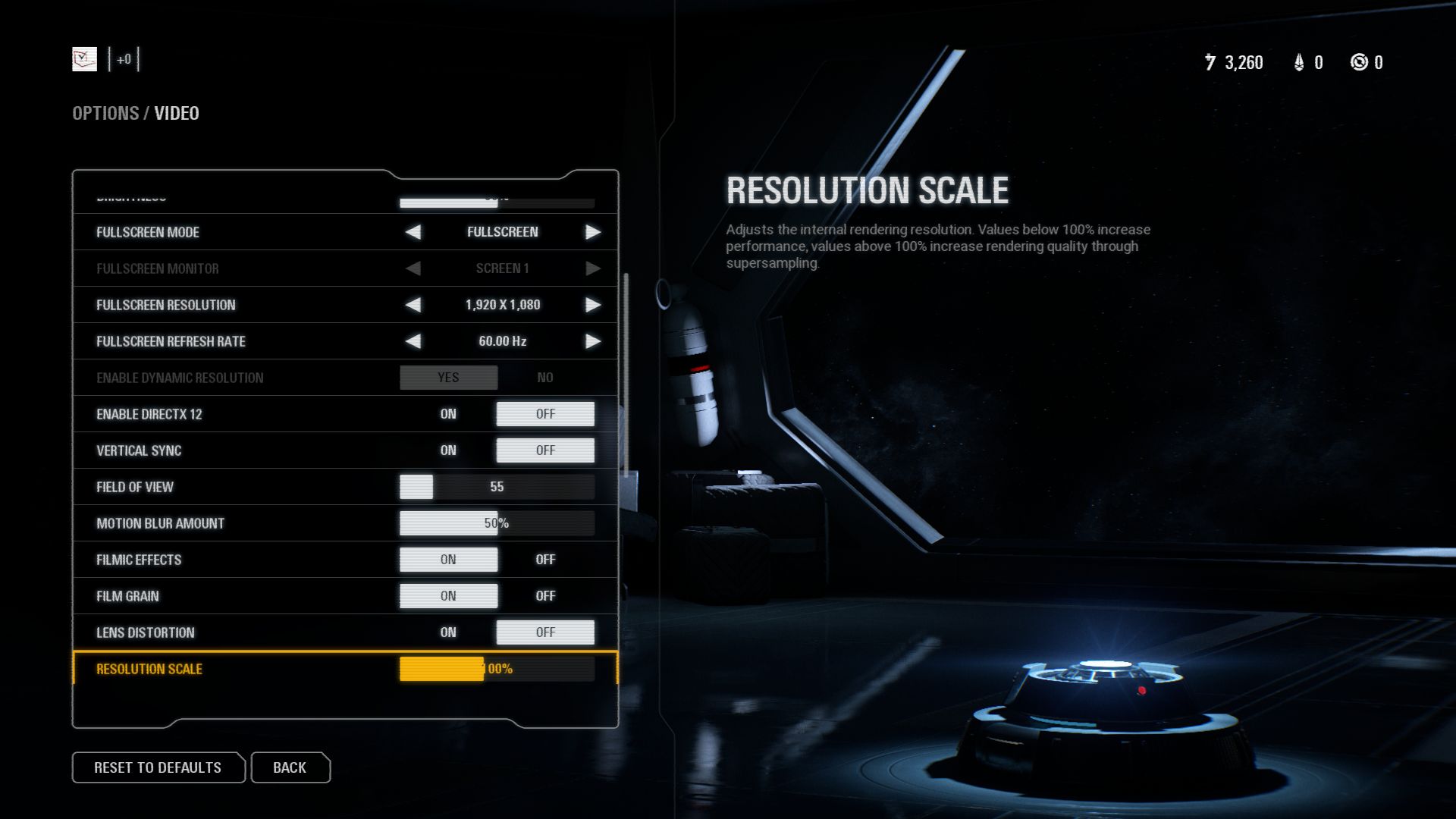Switch Vertical Sync to ON

tap(448, 450)
